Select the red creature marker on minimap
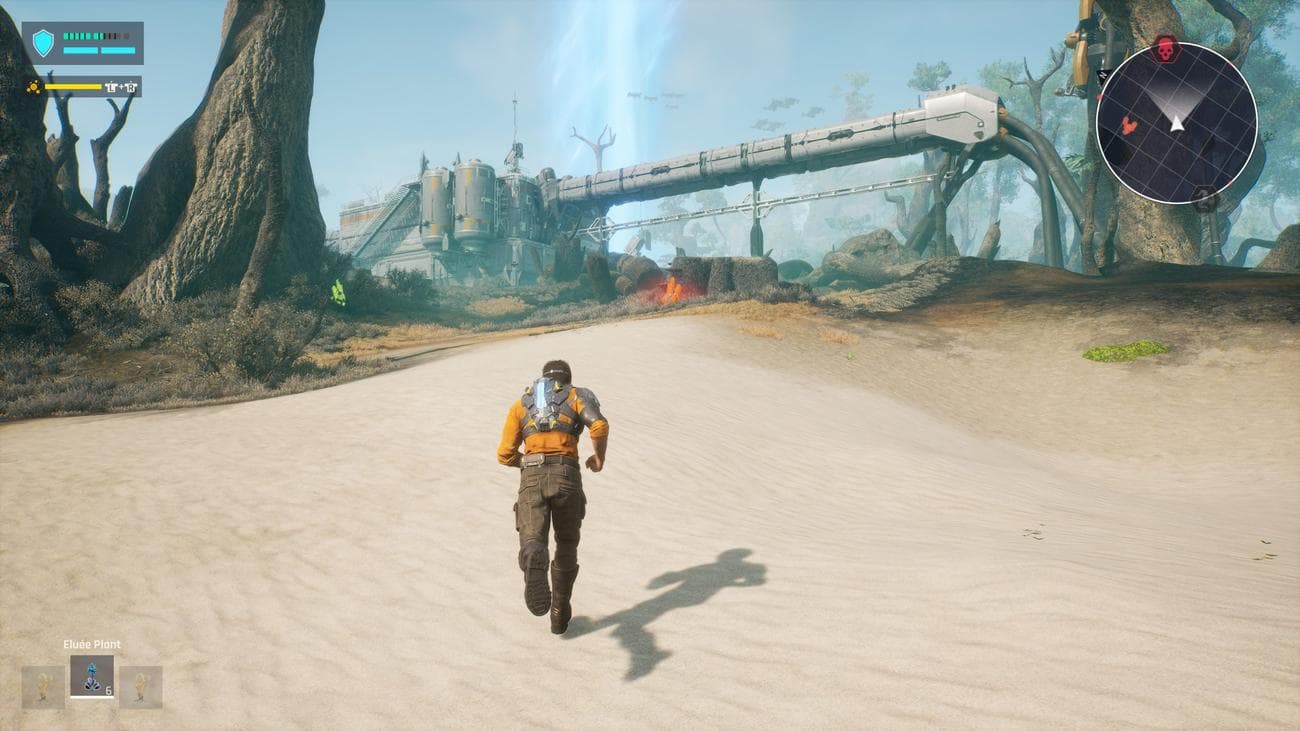1300x731 pixels. [1129, 125]
